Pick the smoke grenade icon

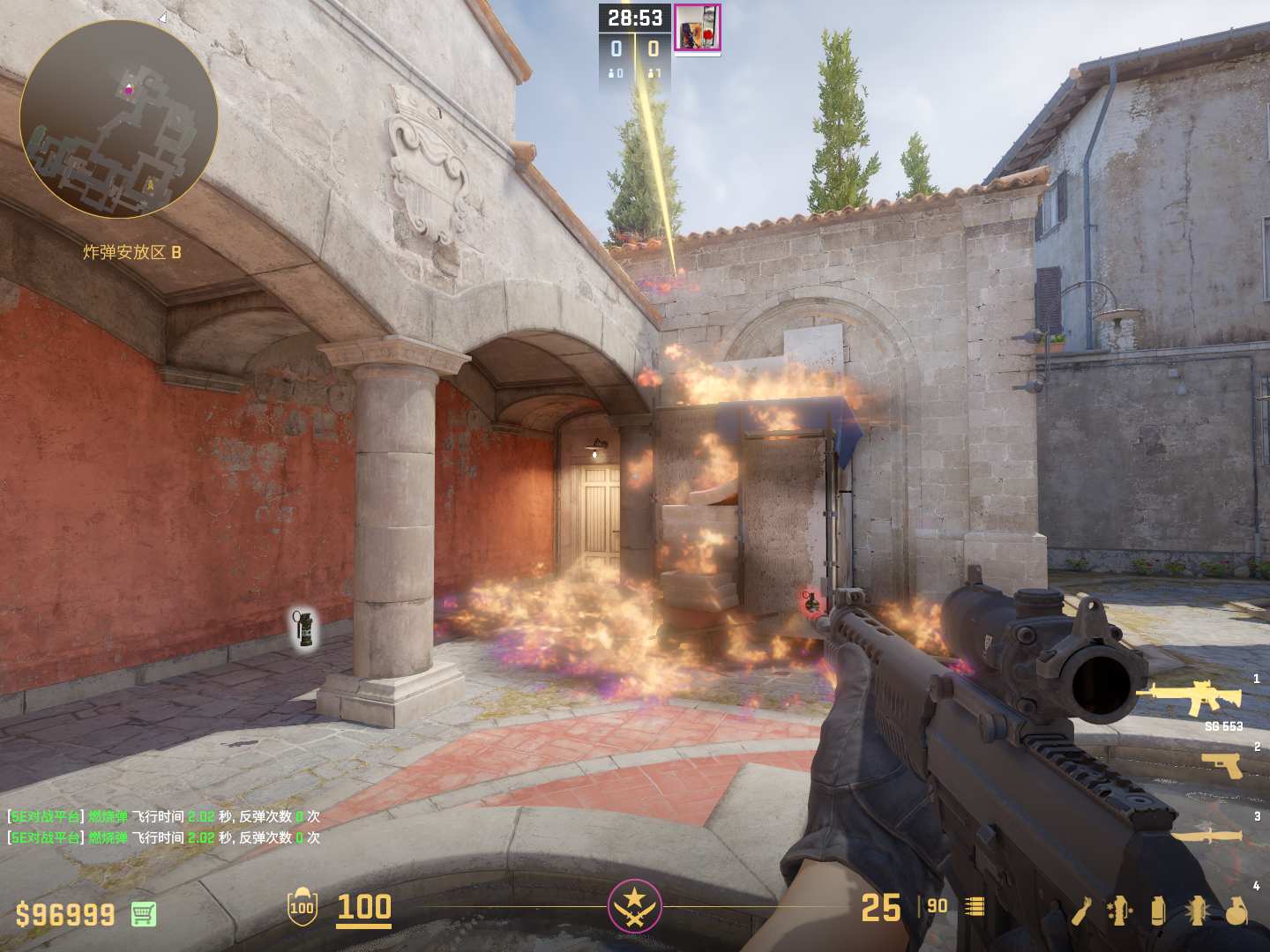click(x=1158, y=911)
